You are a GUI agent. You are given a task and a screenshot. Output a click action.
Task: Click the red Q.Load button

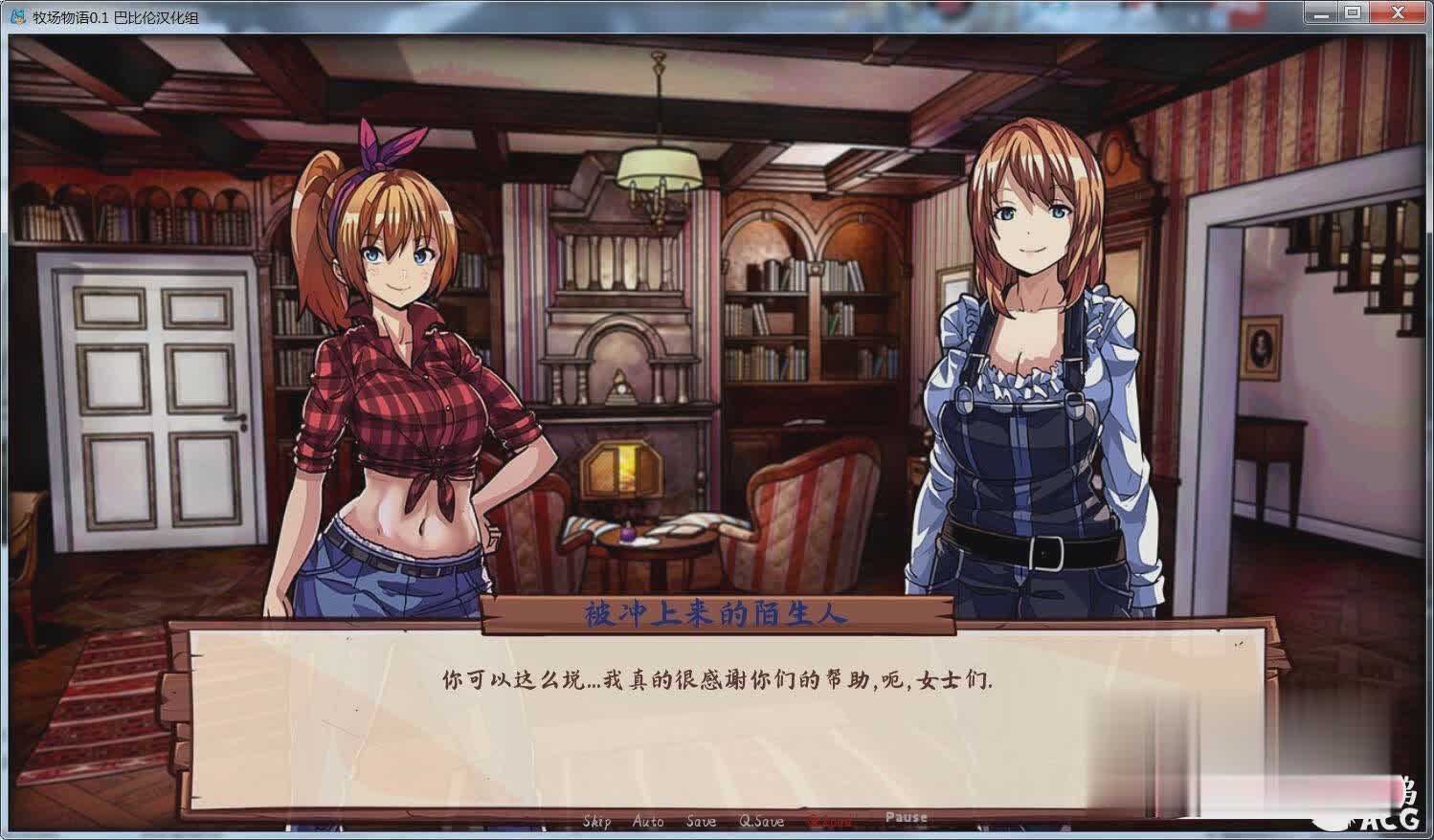click(x=830, y=821)
